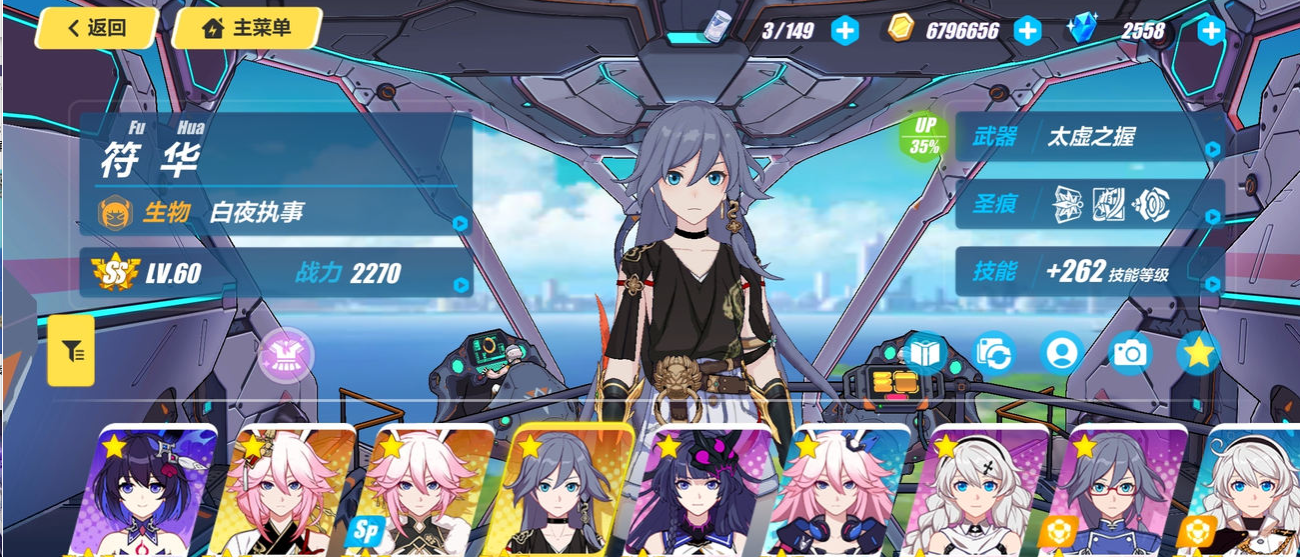The height and width of the screenshot is (557, 1300).
Task: Add stamina with the plus beside 3/149
Action: coord(845,31)
